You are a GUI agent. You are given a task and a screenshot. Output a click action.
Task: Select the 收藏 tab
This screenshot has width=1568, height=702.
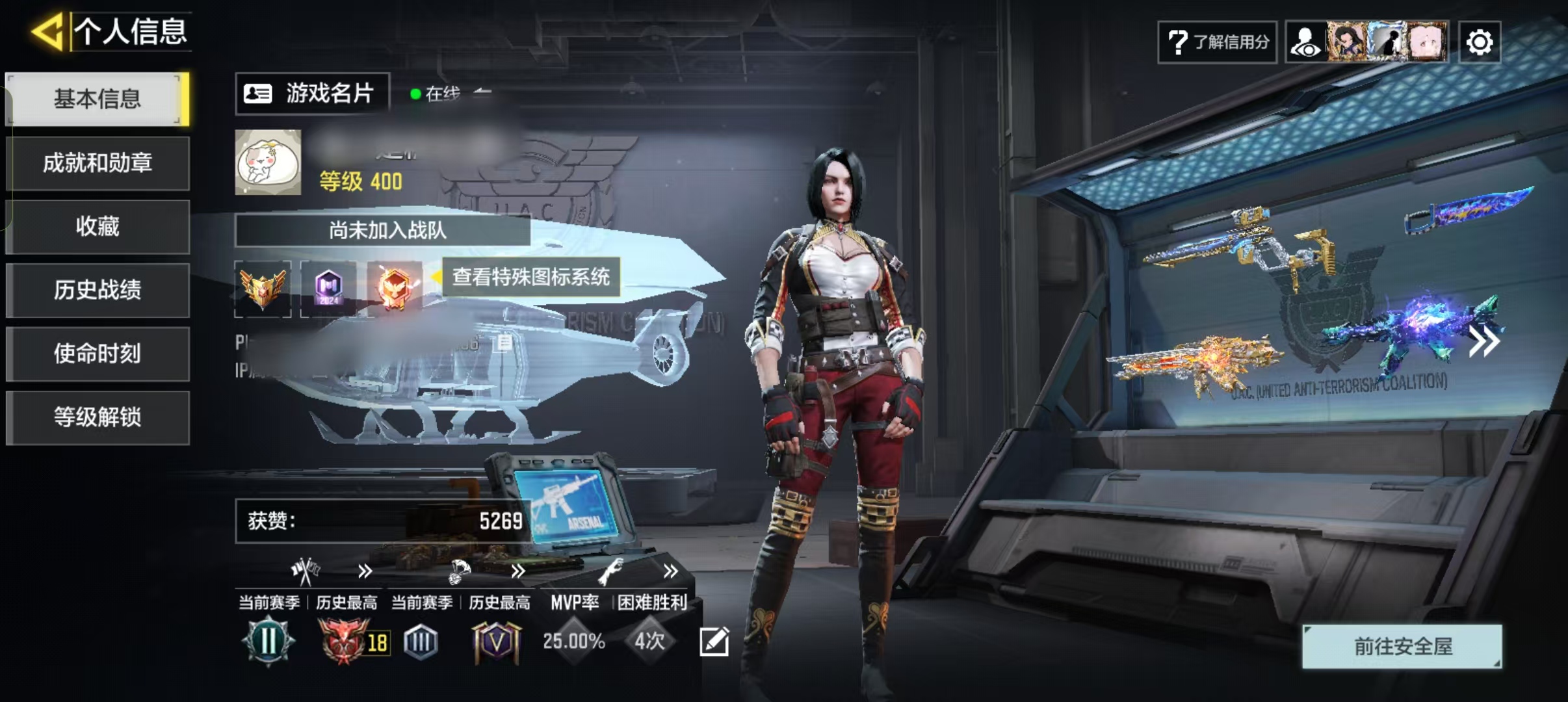[x=98, y=226]
